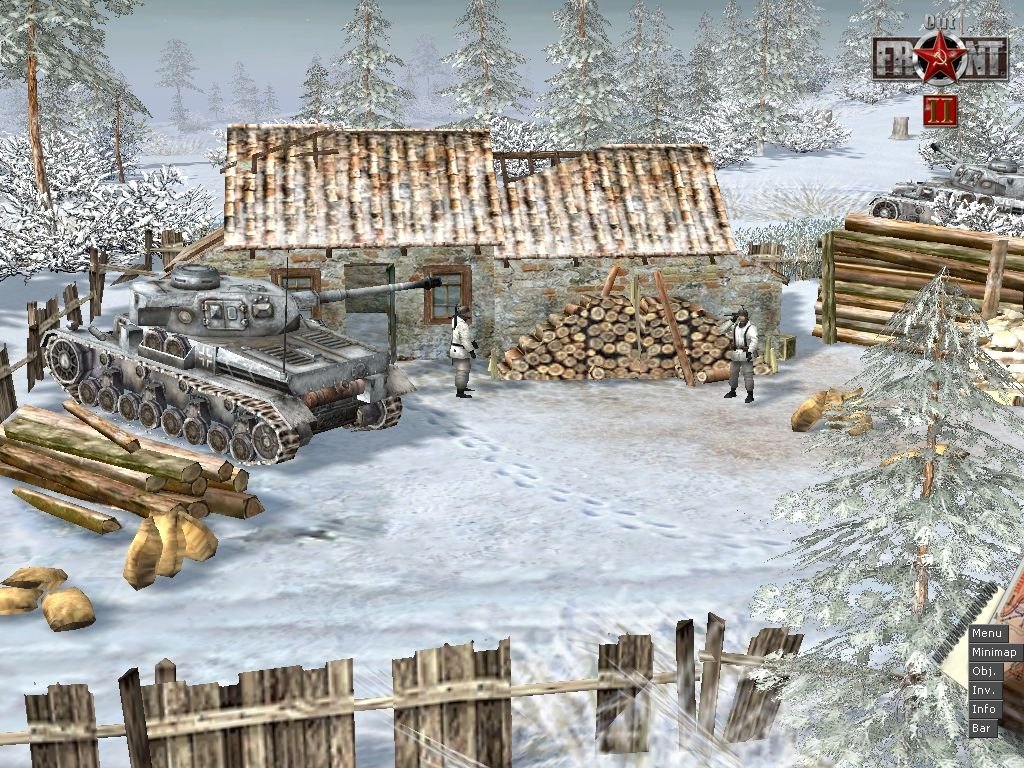
Task: Show the Obj. objectives panel
Action: 985,671
